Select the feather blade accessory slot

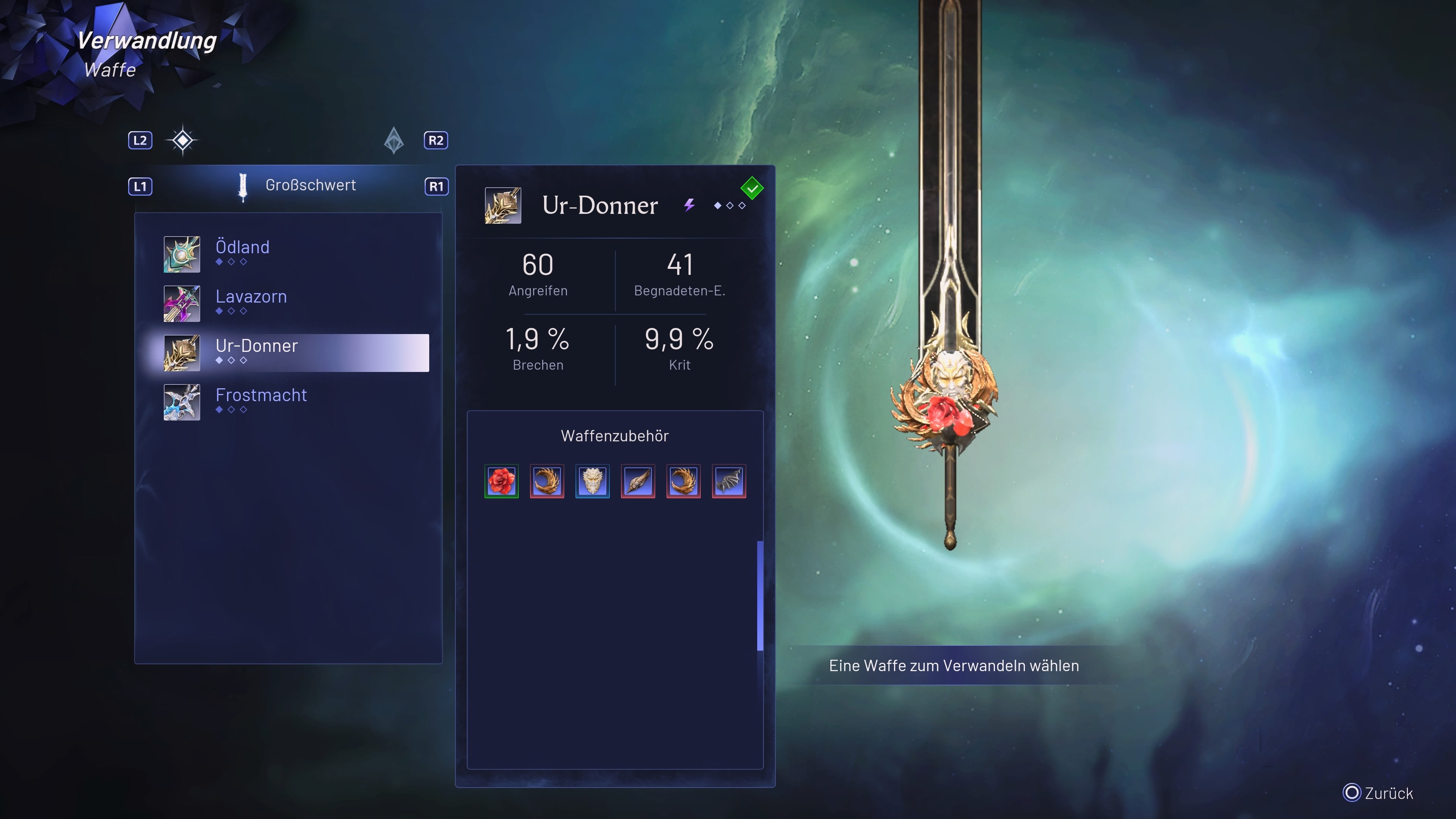coord(637,482)
